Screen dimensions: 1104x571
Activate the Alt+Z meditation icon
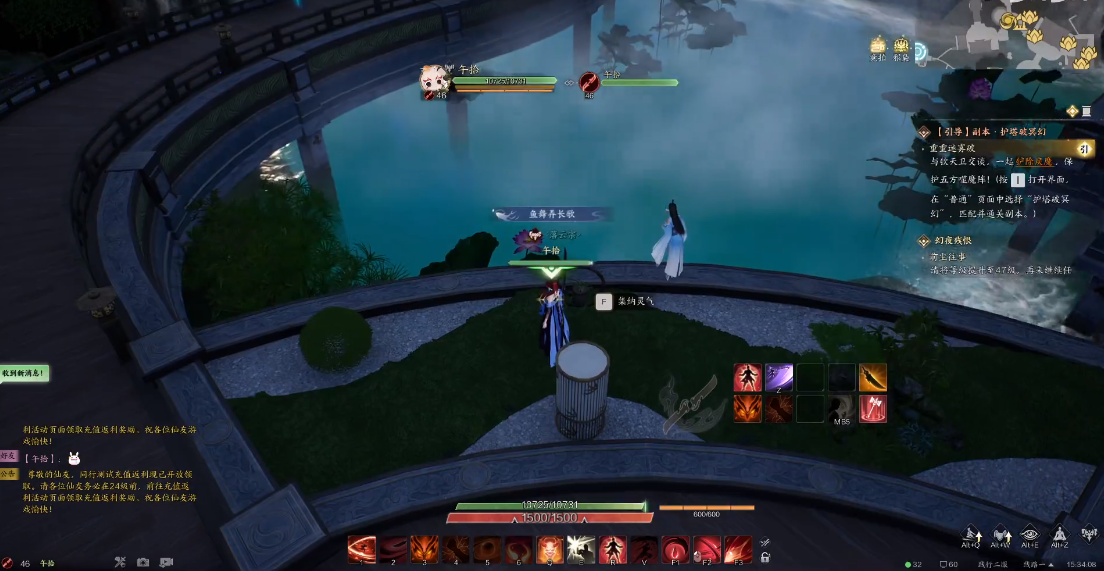coord(1061,536)
